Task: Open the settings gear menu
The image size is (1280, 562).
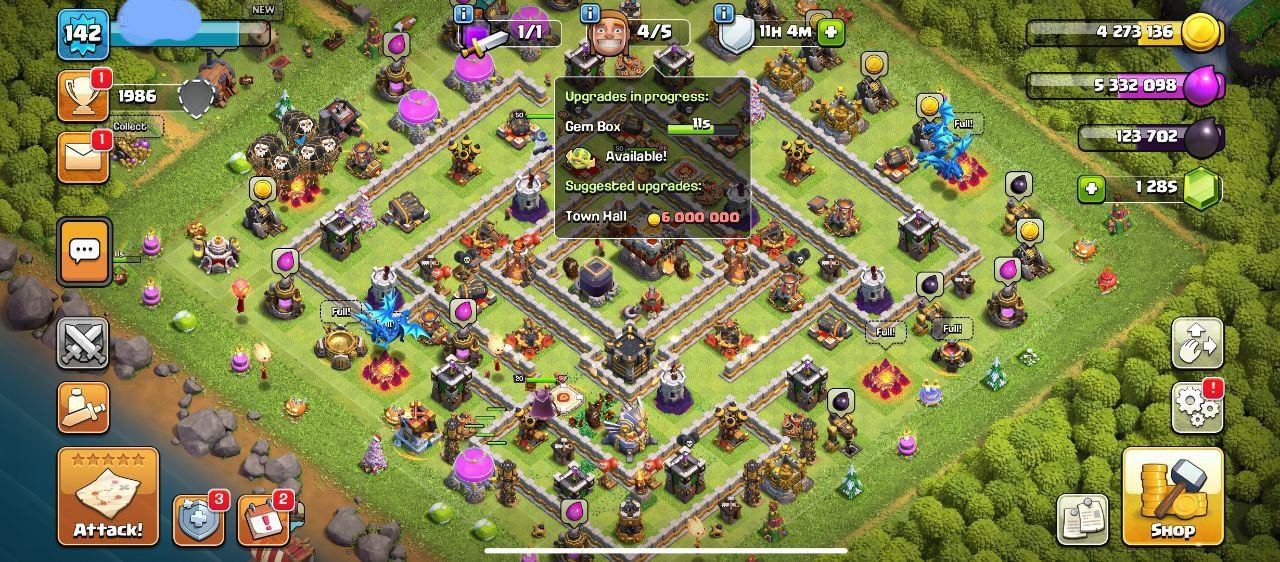Action: point(1197,405)
